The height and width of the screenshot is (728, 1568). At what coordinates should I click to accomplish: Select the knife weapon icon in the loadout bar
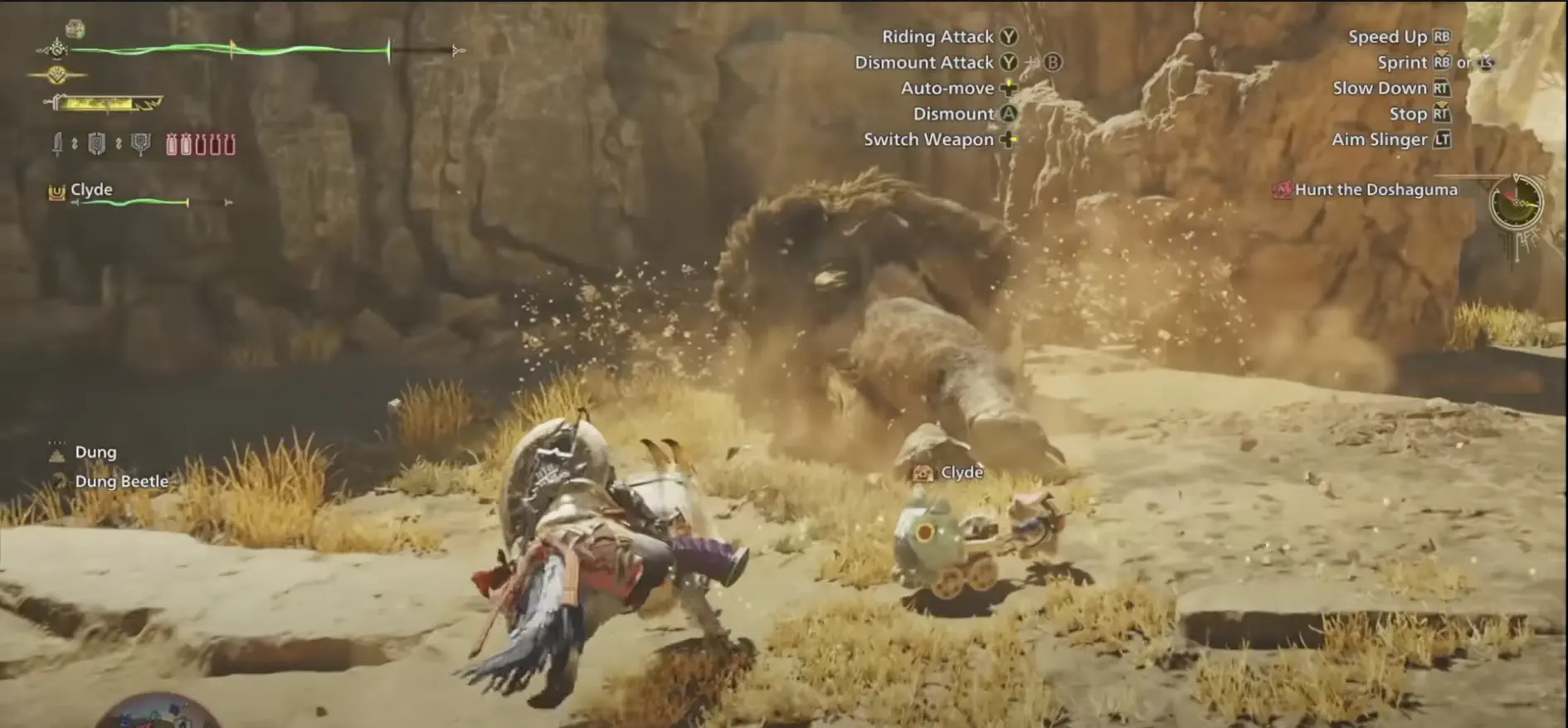(56, 143)
